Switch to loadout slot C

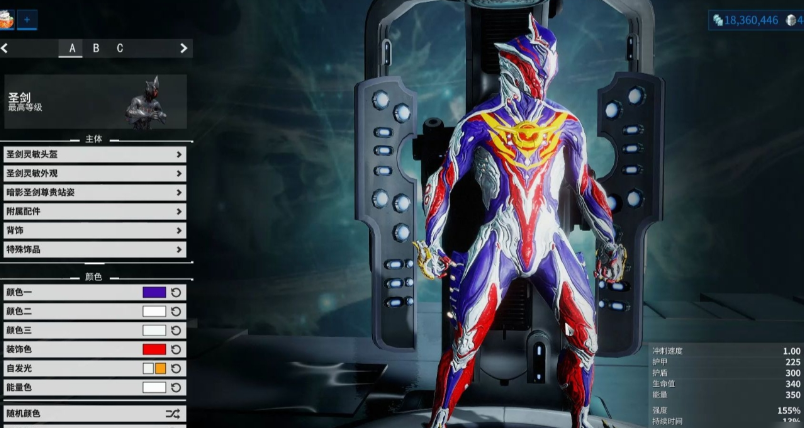point(120,48)
